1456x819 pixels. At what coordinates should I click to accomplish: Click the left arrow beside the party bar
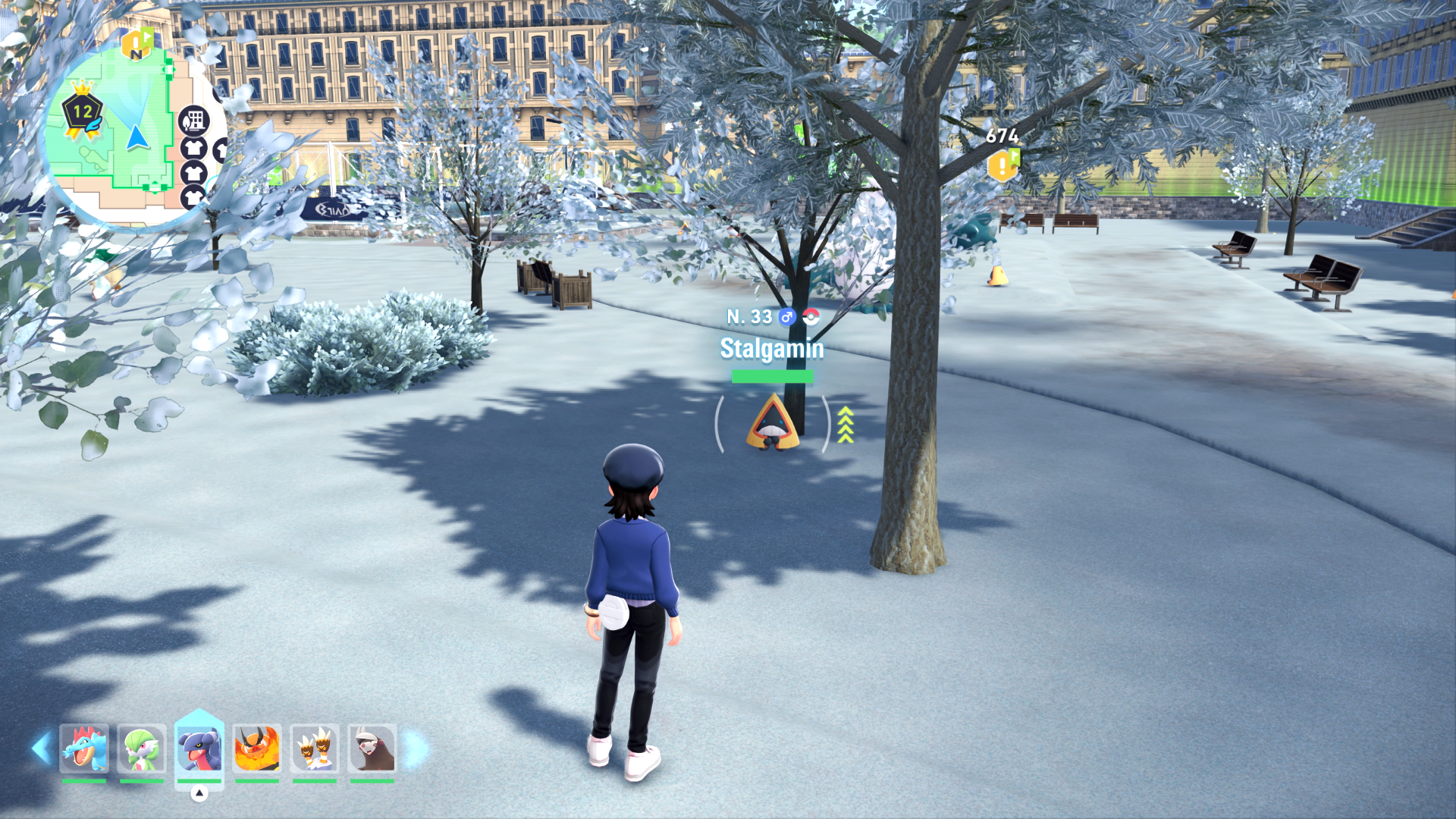(41, 748)
